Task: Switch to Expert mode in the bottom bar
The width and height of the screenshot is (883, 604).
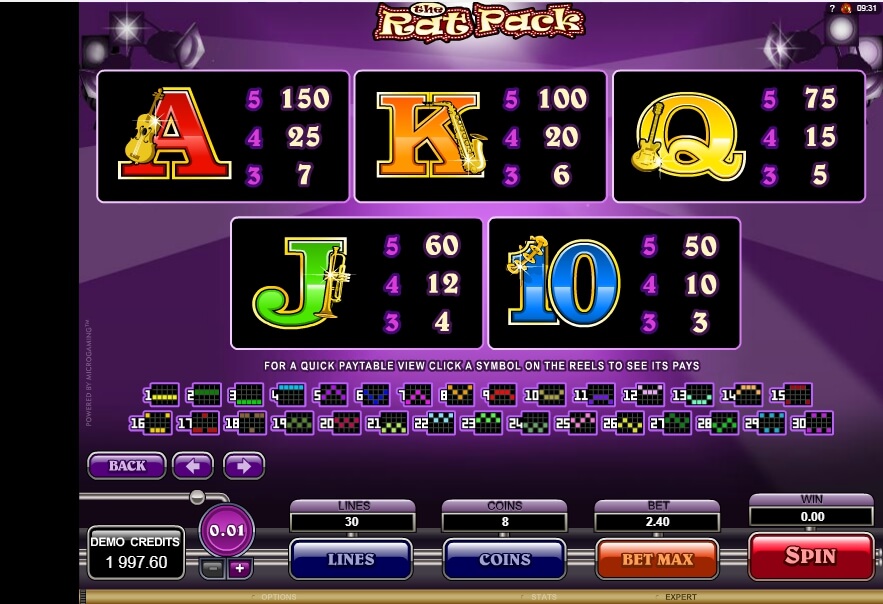Action: coord(680,597)
